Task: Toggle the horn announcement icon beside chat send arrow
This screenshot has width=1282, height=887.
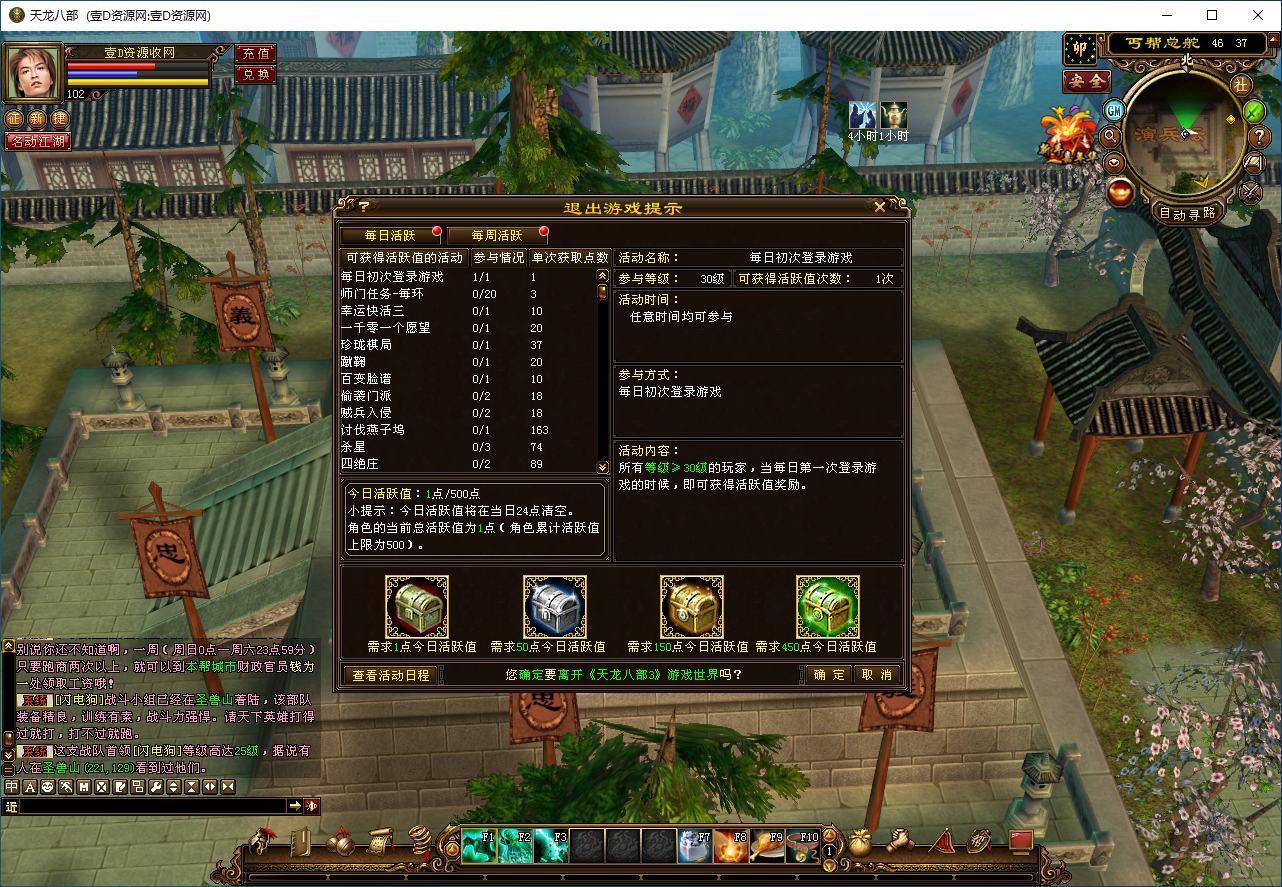Action: tap(314, 807)
